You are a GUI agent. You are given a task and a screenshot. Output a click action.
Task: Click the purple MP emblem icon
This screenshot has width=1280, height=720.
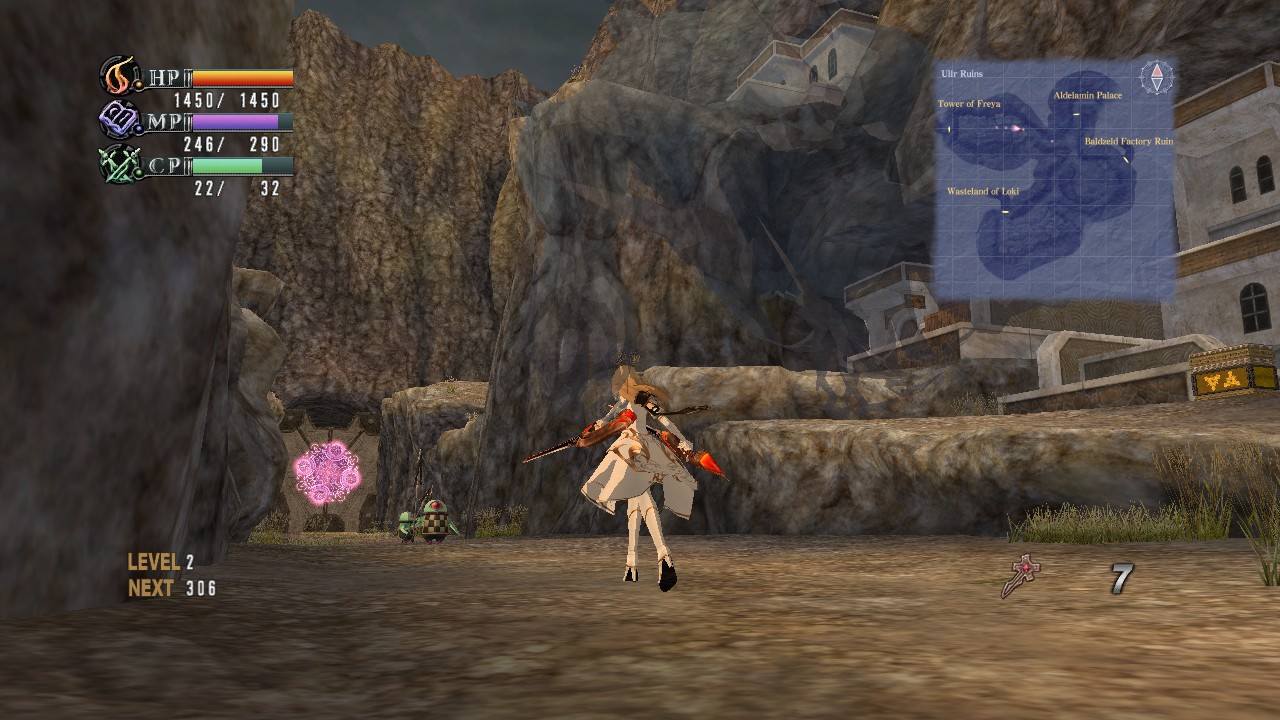pyautogui.click(x=119, y=121)
